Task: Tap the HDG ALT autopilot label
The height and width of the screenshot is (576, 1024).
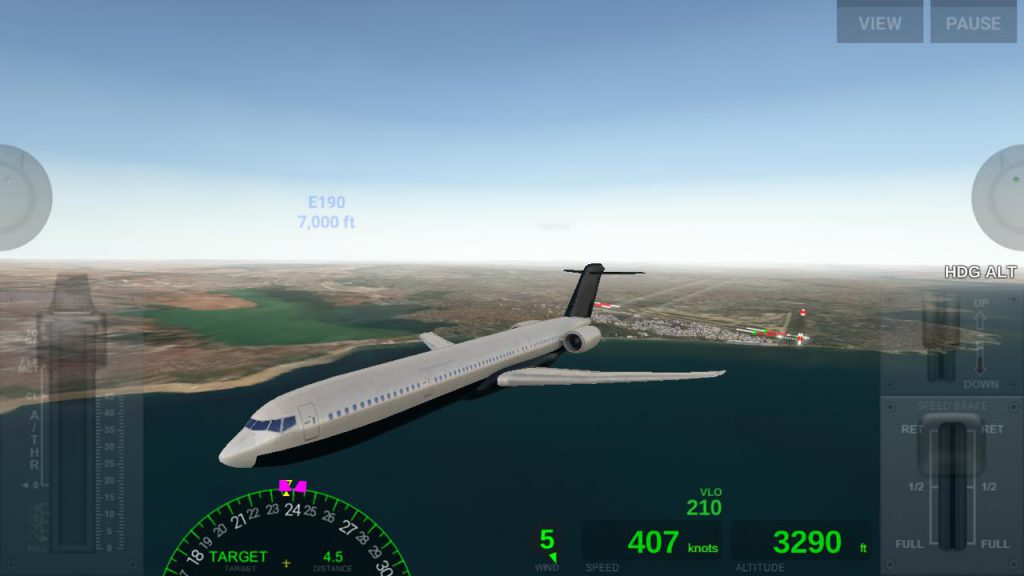Action: pyautogui.click(x=980, y=272)
